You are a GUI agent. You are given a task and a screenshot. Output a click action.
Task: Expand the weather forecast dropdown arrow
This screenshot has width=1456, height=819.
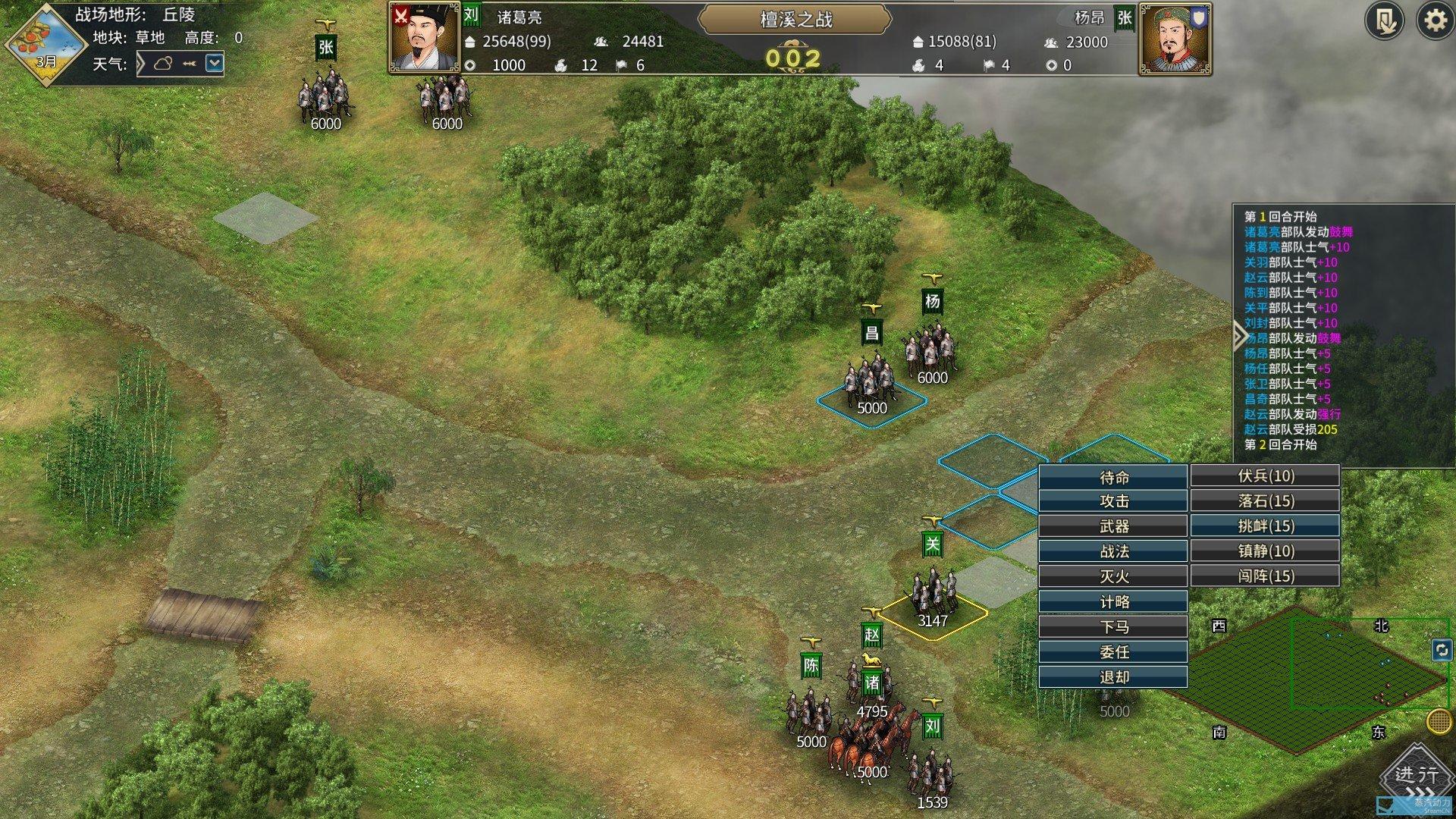coord(215,63)
